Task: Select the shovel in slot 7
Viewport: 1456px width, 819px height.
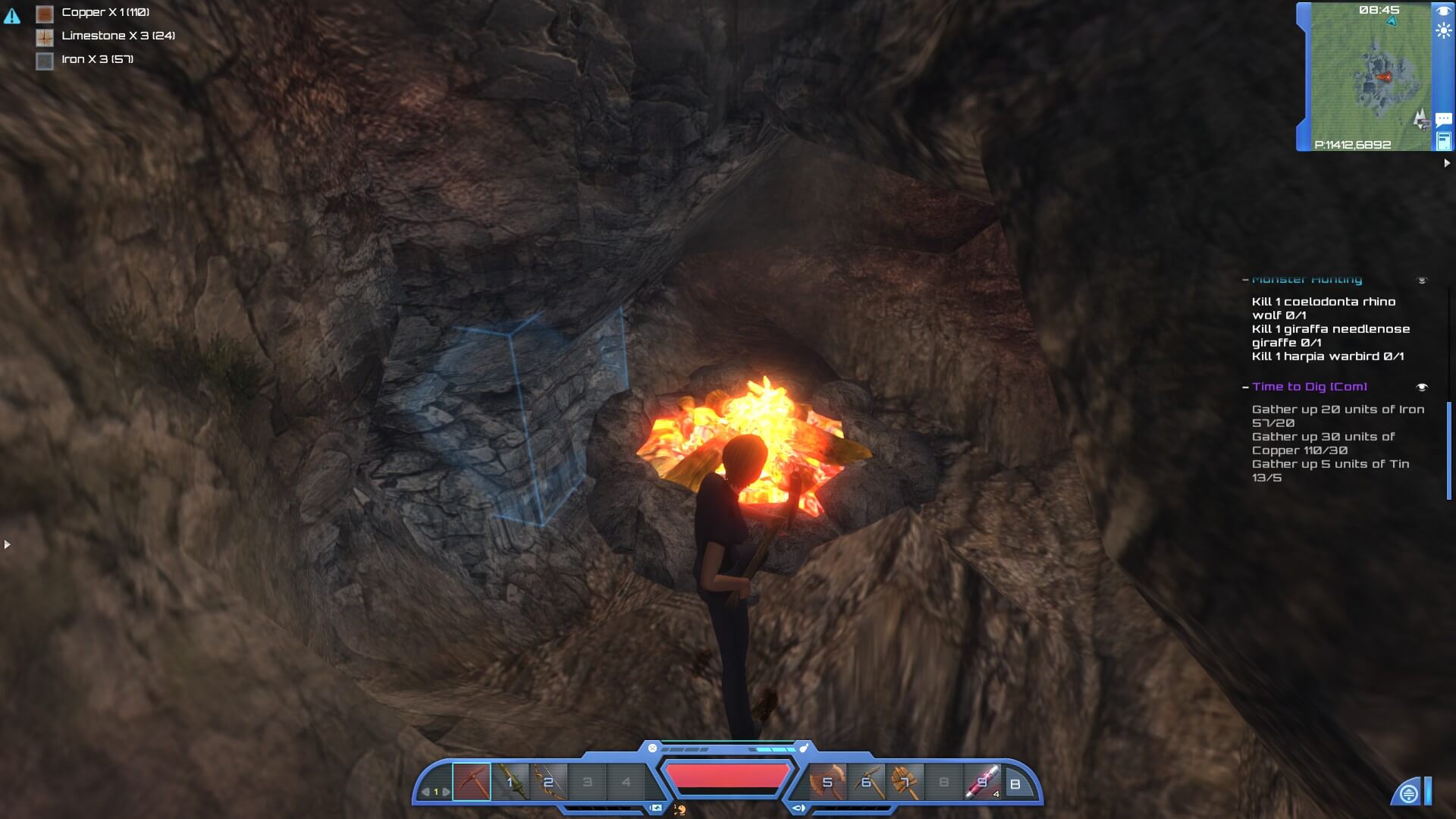Action: click(905, 782)
